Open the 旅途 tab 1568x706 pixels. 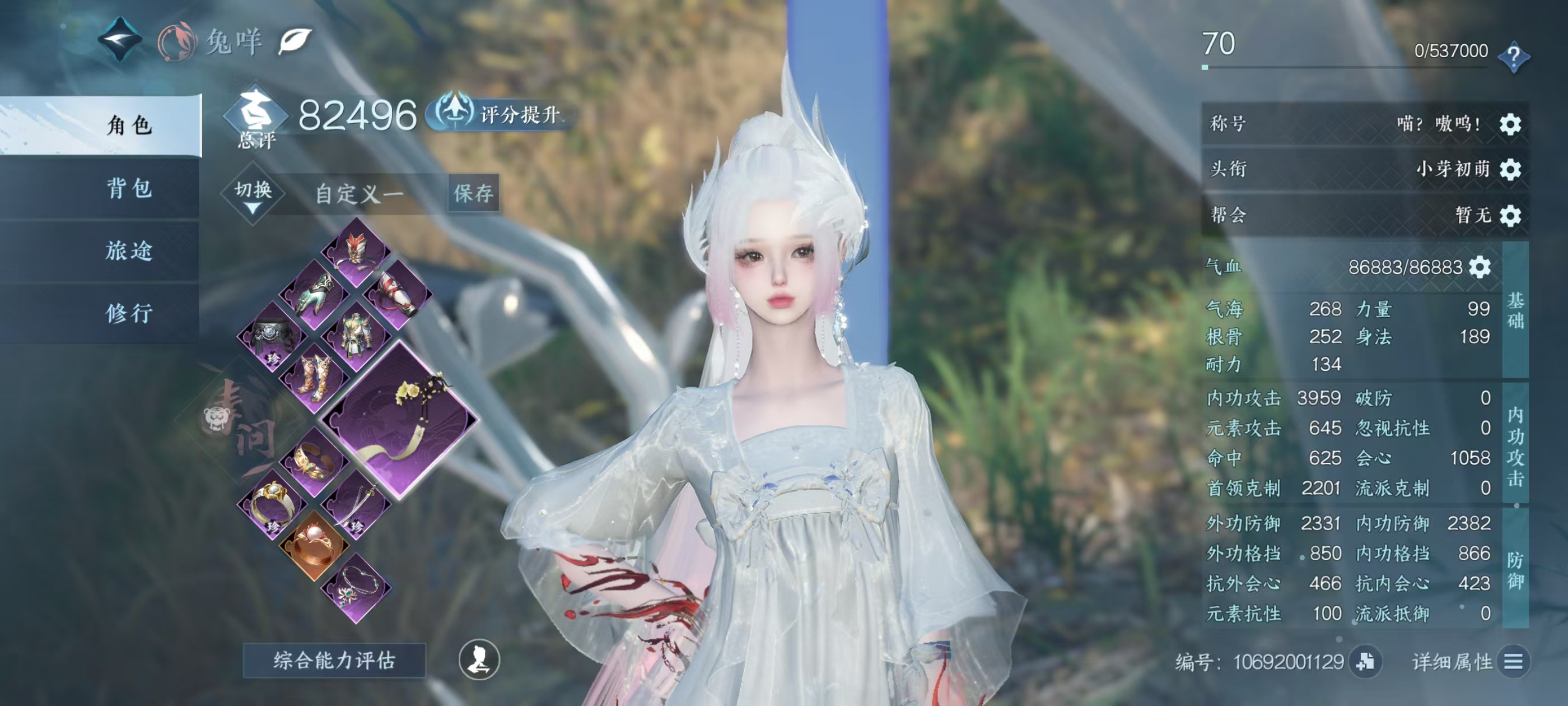pos(129,251)
